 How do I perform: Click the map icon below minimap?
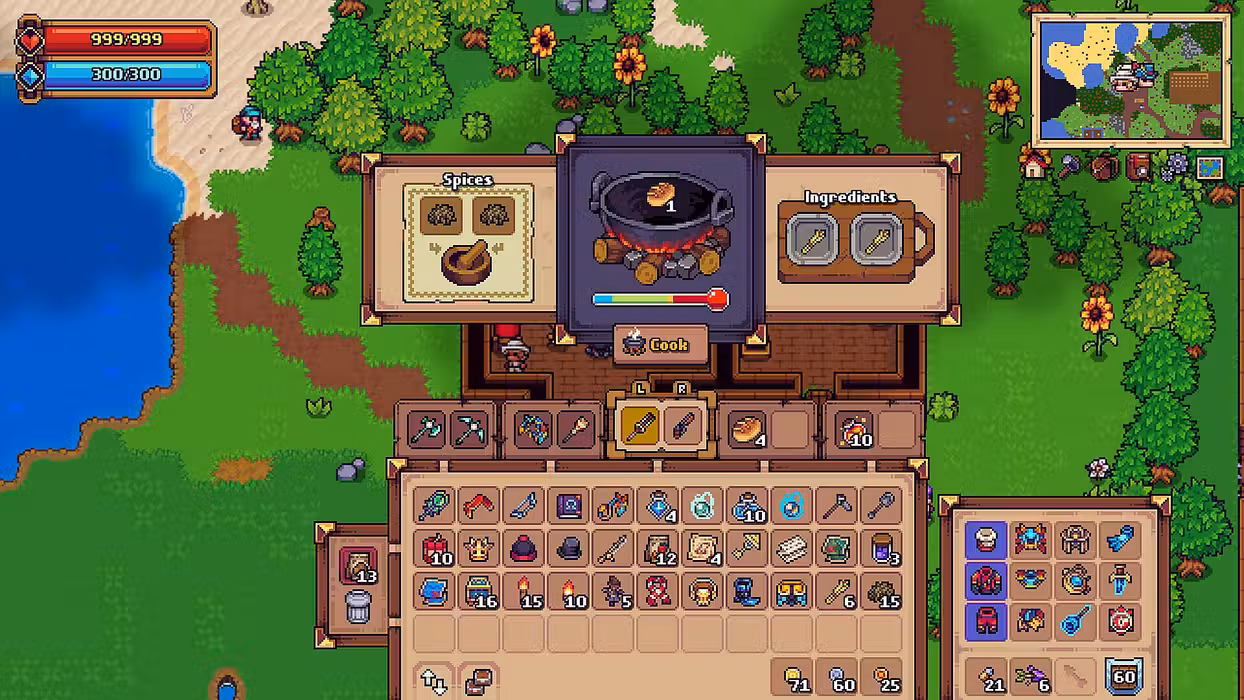click(x=1209, y=166)
